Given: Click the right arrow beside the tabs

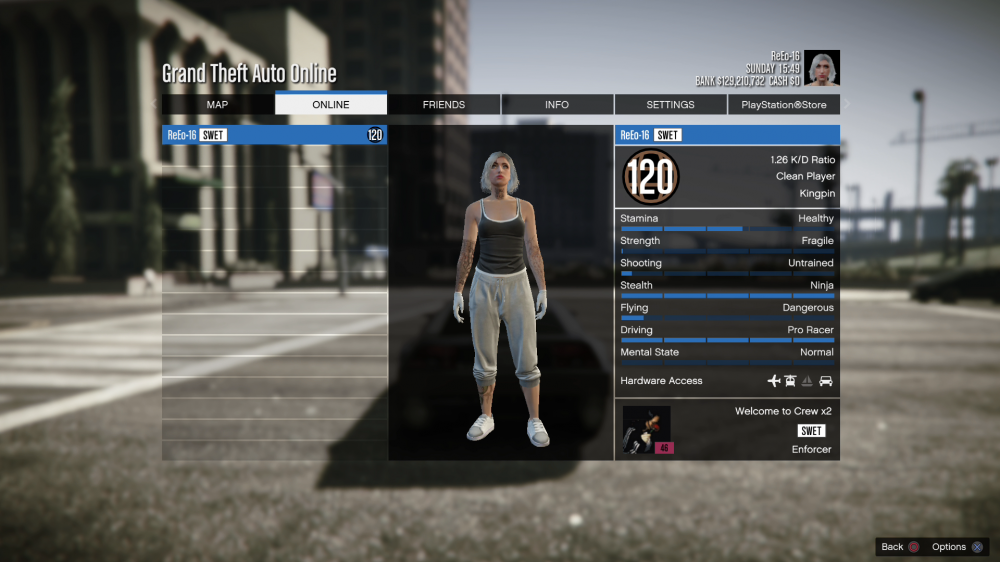Looking at the screenshot, I should click(847, 105).
